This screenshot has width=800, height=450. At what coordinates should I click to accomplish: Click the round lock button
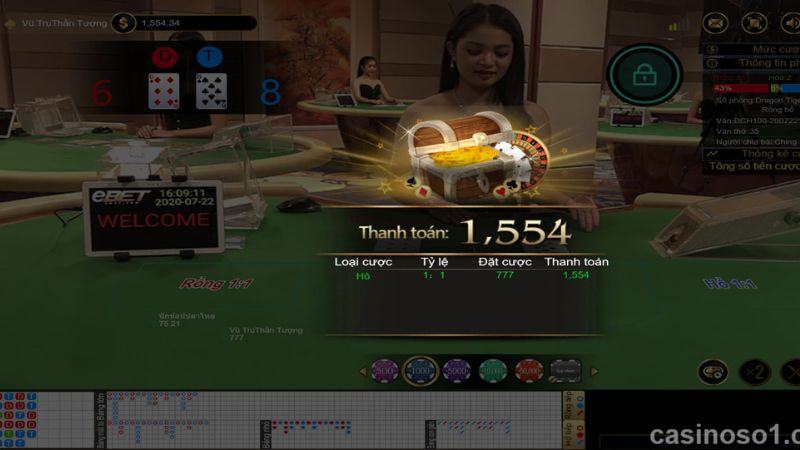[x=645, y=75]
